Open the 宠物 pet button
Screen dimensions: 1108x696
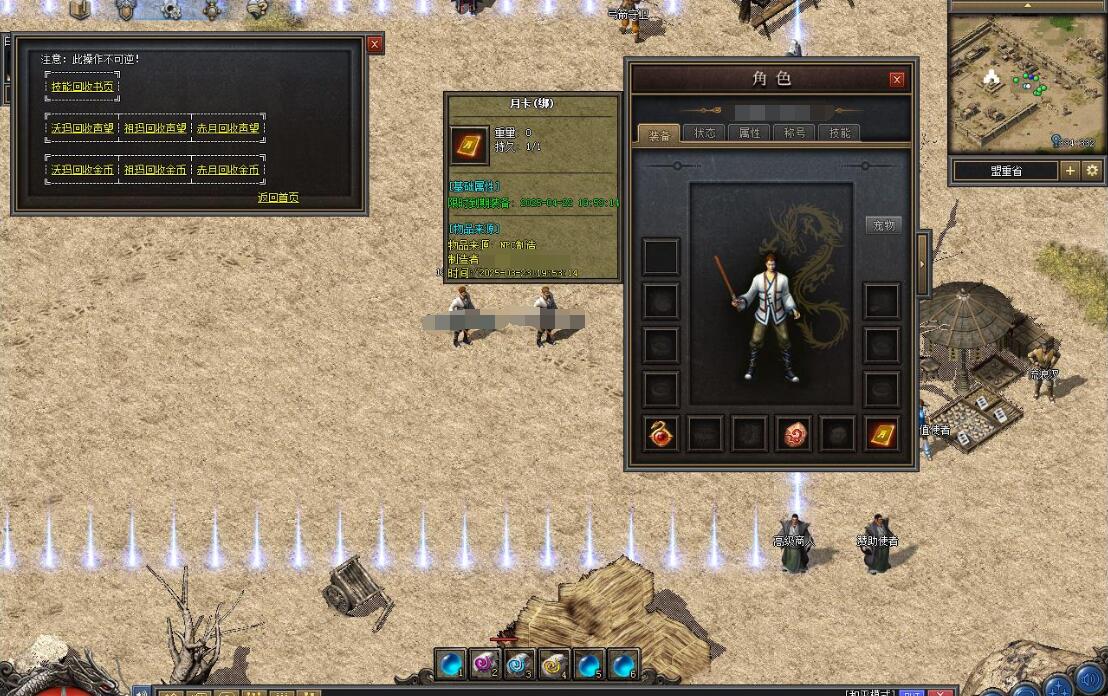pyautogui.click(x=883, y=225)
